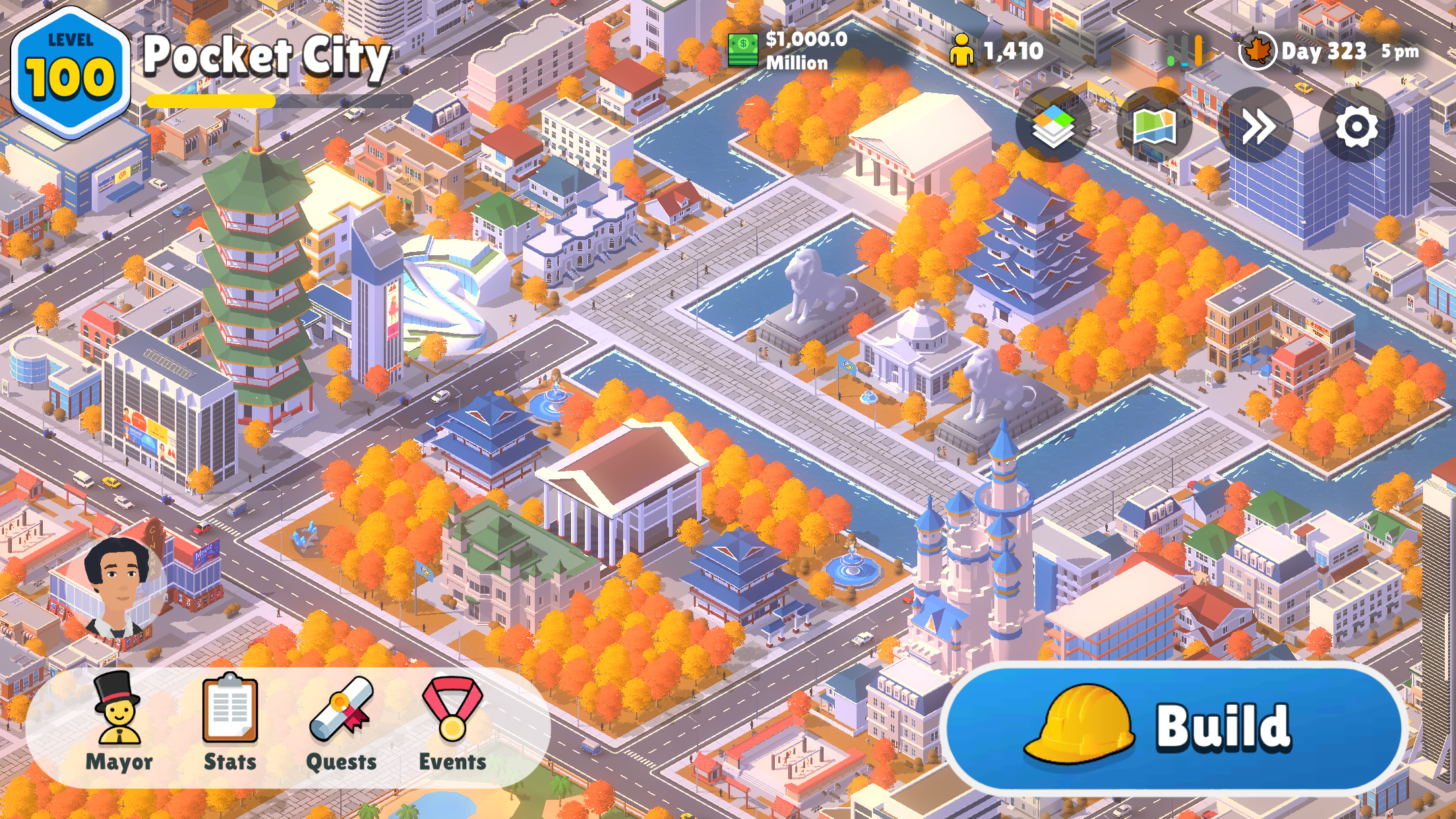Open the minimap view
1456x819 pixels.
coord(1155,125)
